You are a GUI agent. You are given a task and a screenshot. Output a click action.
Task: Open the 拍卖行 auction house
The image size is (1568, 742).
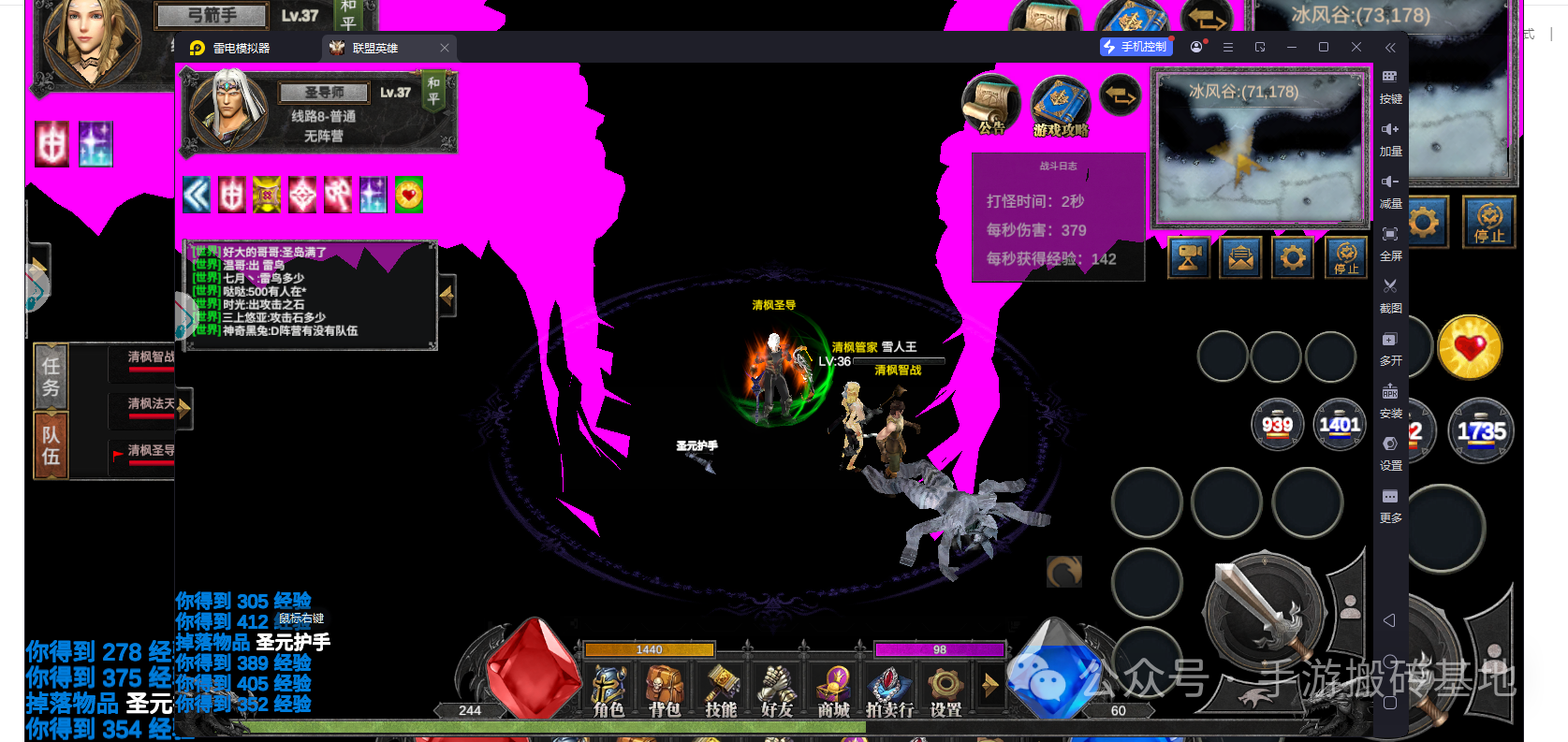[889, 691]
